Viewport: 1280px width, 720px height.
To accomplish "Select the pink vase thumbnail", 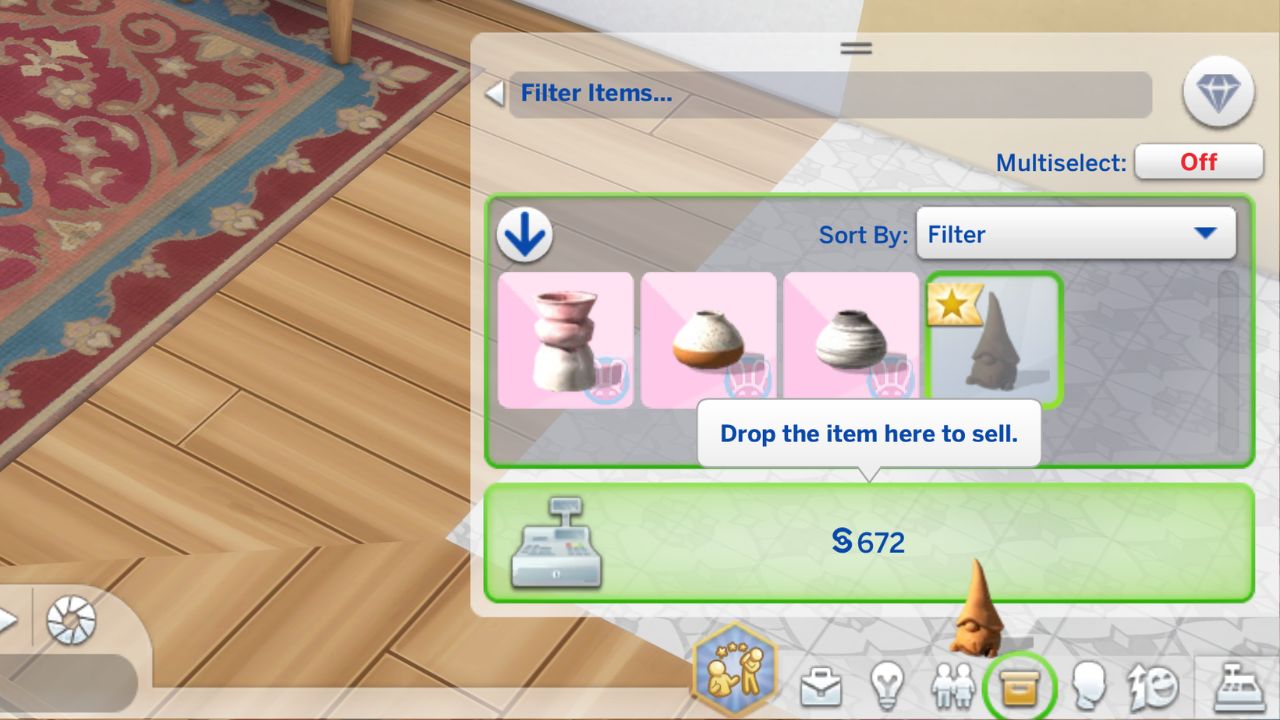I will (565, 340).
